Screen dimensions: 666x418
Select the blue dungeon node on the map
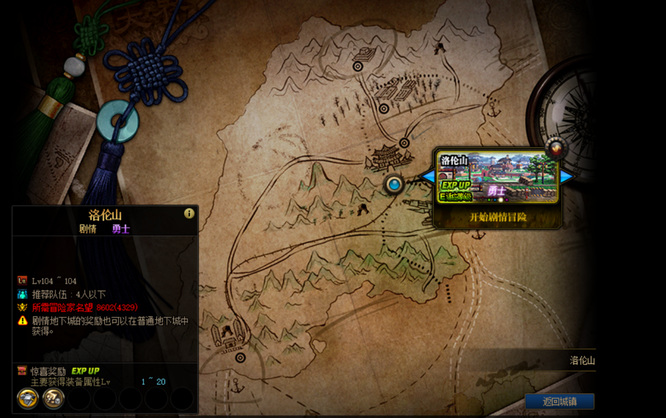click(x=394, y=184)
